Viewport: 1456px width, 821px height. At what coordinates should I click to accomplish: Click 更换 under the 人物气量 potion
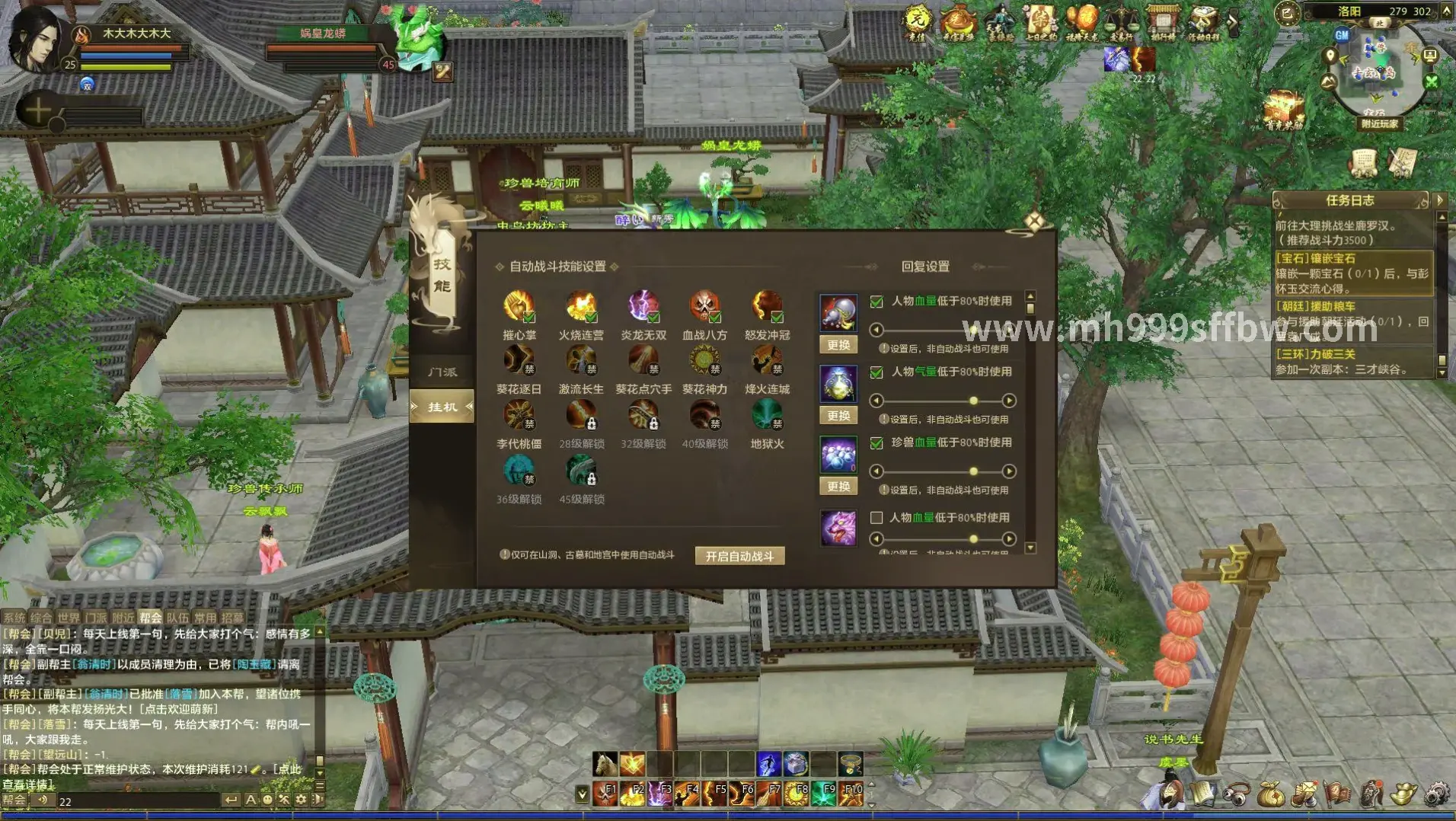tap(838, 416)
